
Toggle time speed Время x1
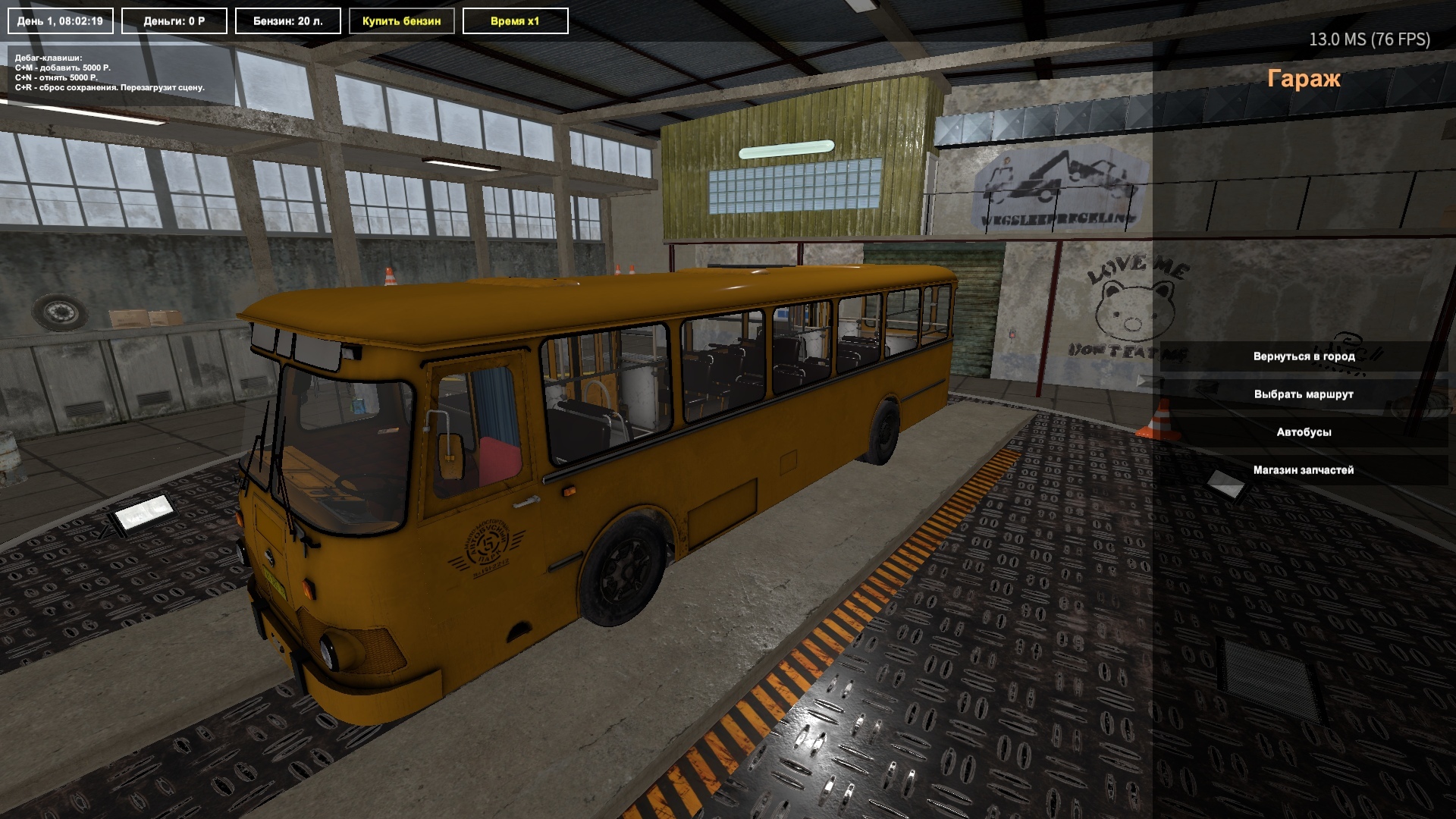point(515,21)
